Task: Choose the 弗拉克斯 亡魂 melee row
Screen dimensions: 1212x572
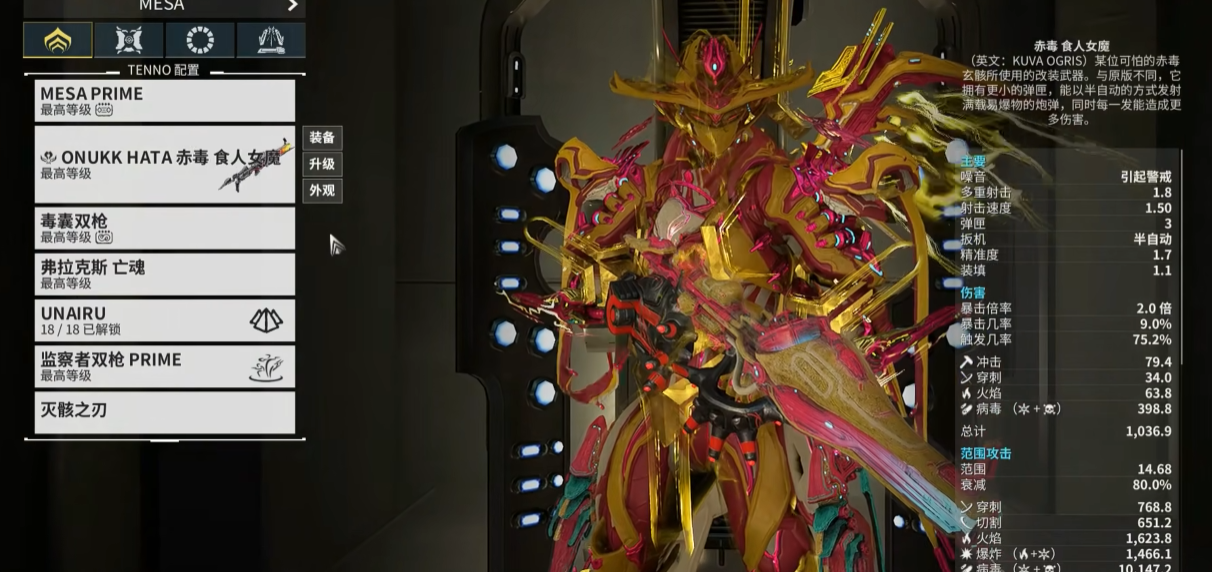Action: [x=165, y=274]
